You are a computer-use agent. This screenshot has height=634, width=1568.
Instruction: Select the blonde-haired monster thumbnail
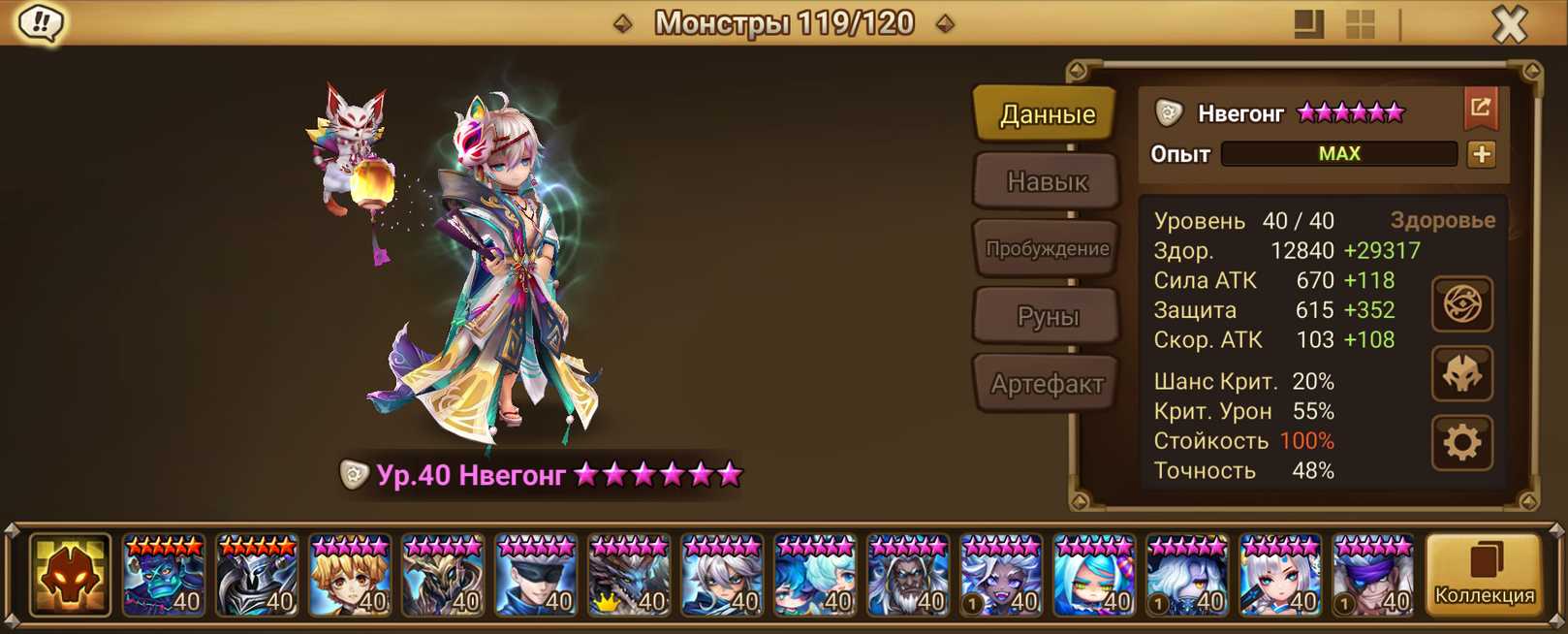(x=350, y=576)
